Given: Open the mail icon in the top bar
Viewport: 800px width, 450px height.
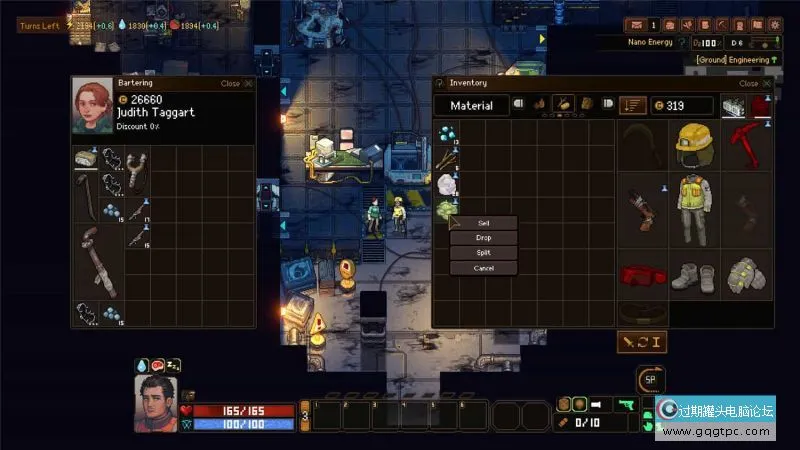Looking at the screenshot, I should 634,25.
